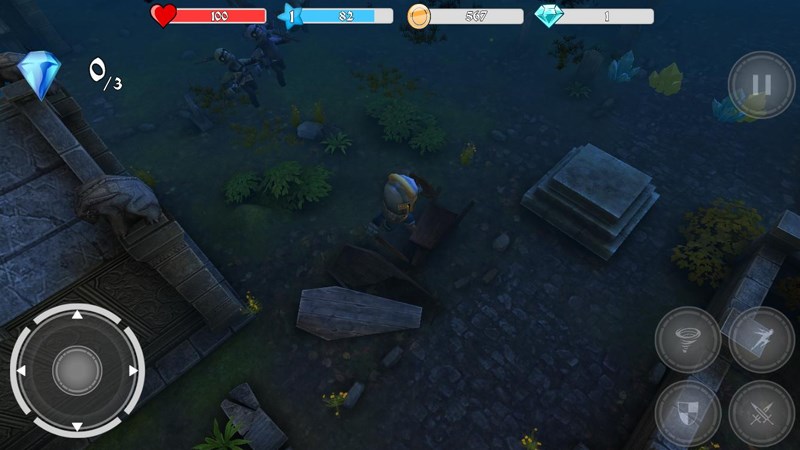This screenshot has width=800, height=450.
Task: Click the virtual joystick center knob
Action: 77,371
